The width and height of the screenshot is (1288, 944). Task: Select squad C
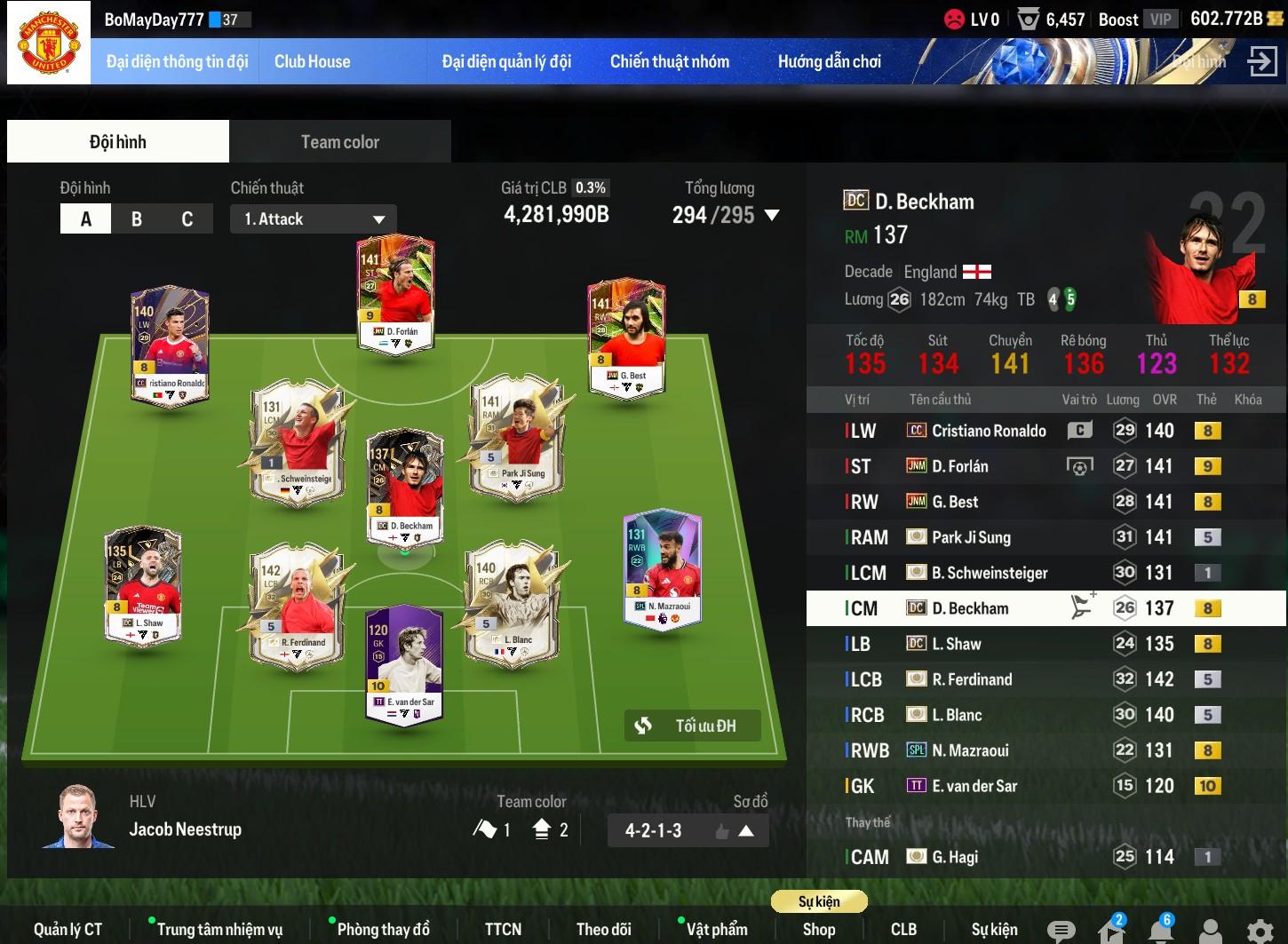click(x=187, y=219)
